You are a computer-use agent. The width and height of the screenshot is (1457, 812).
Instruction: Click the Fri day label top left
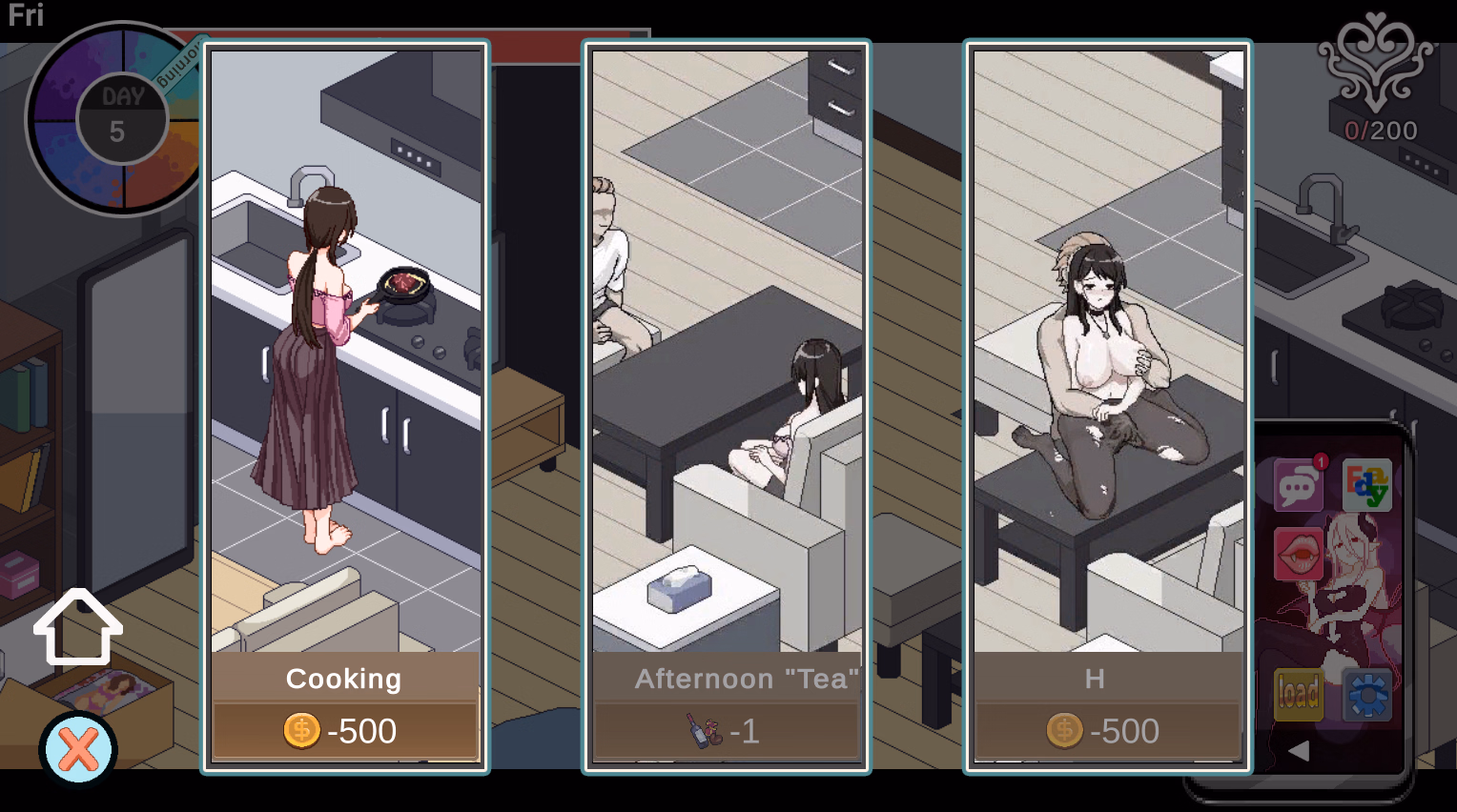[25, 15]
